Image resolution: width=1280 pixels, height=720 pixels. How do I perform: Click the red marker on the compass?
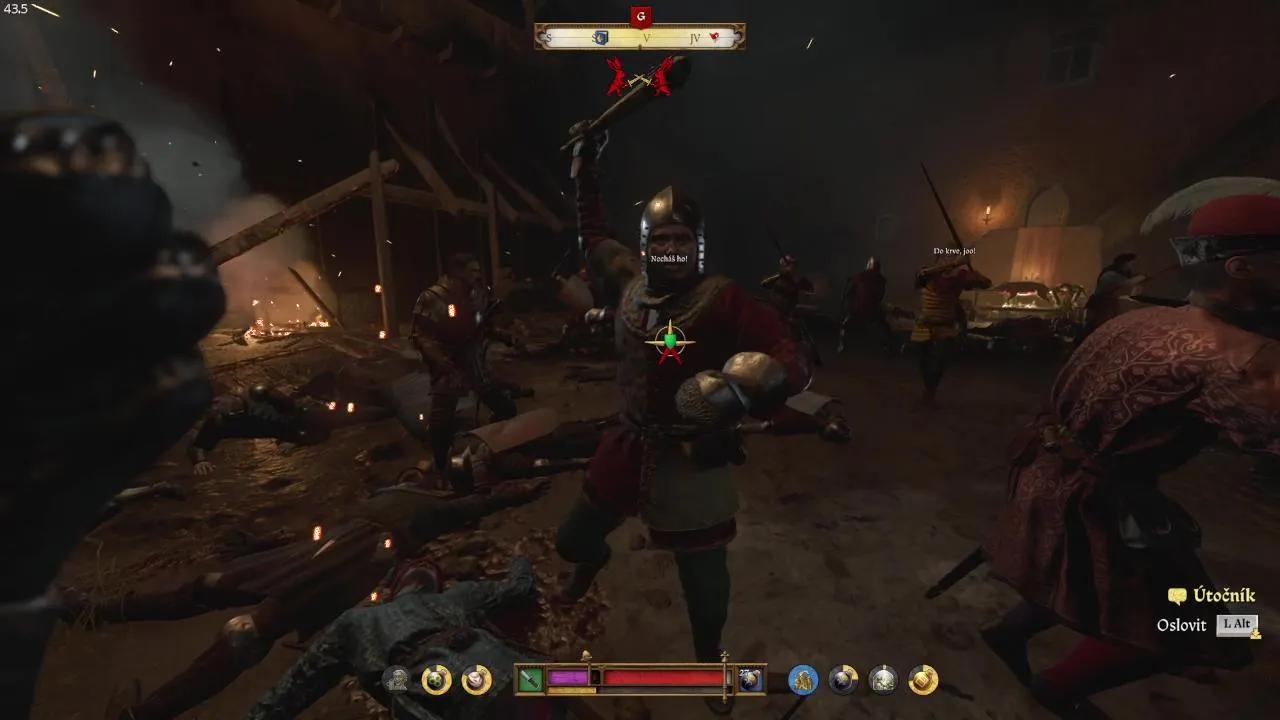(x=715, y=38)
